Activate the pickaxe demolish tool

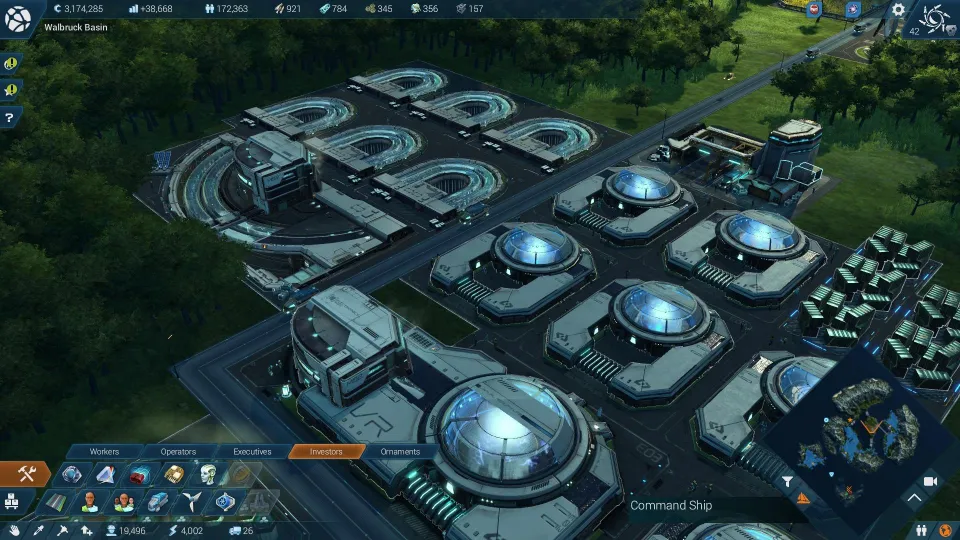coord(62,530)
